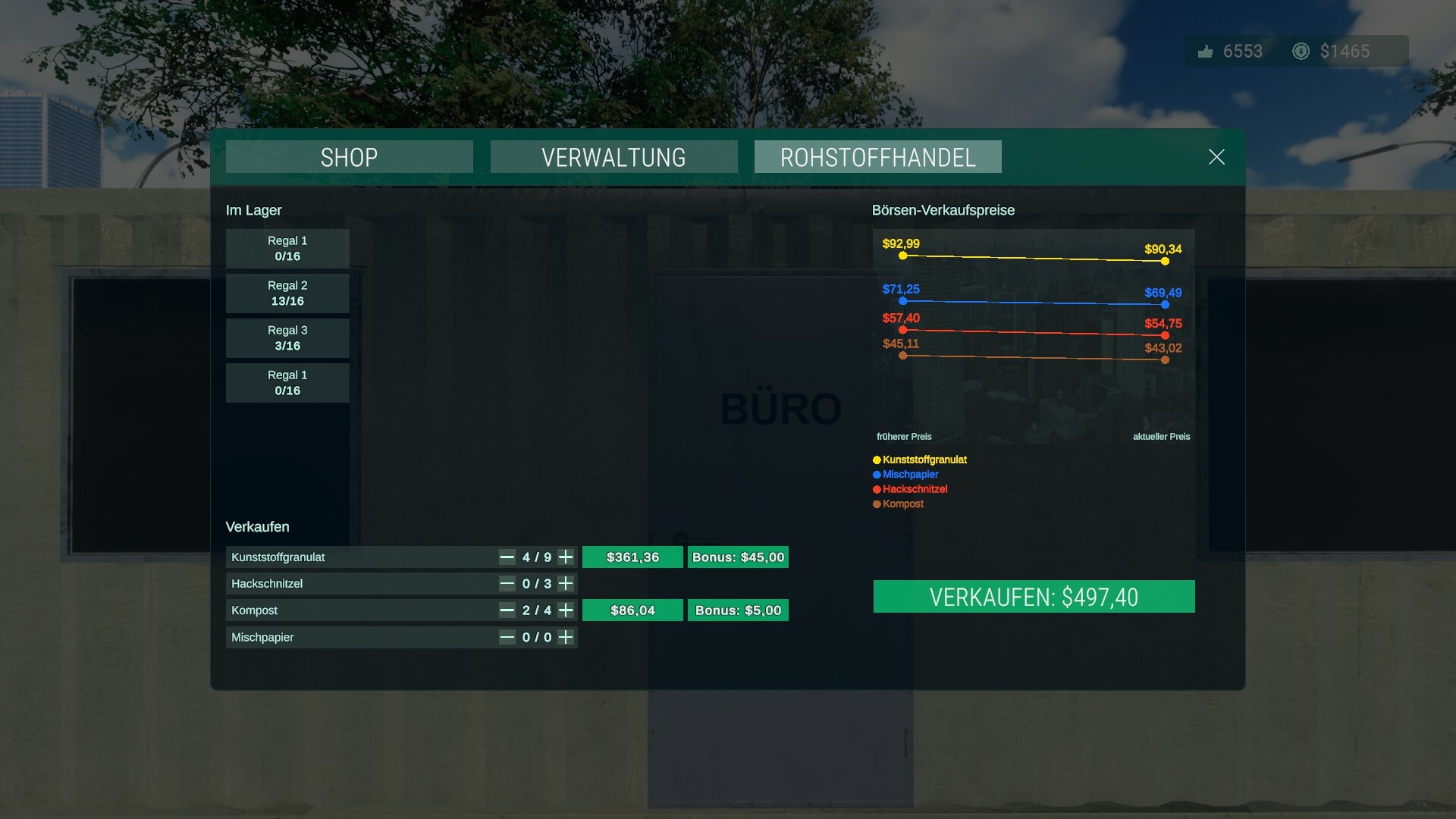Click the blue price point at $71,25
Image resolution: width=1456 pixels, height=819 pixels.
[x=902, y=301]
